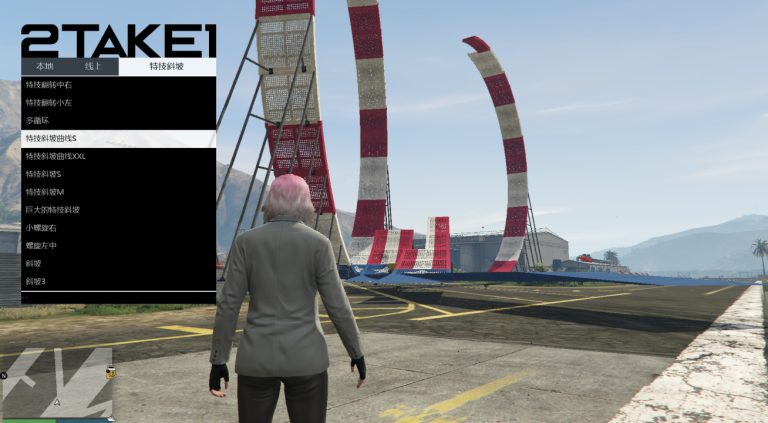Switch to the 本地 tab
The height and width of the screenshot is (423, 768).
[45, 67]
